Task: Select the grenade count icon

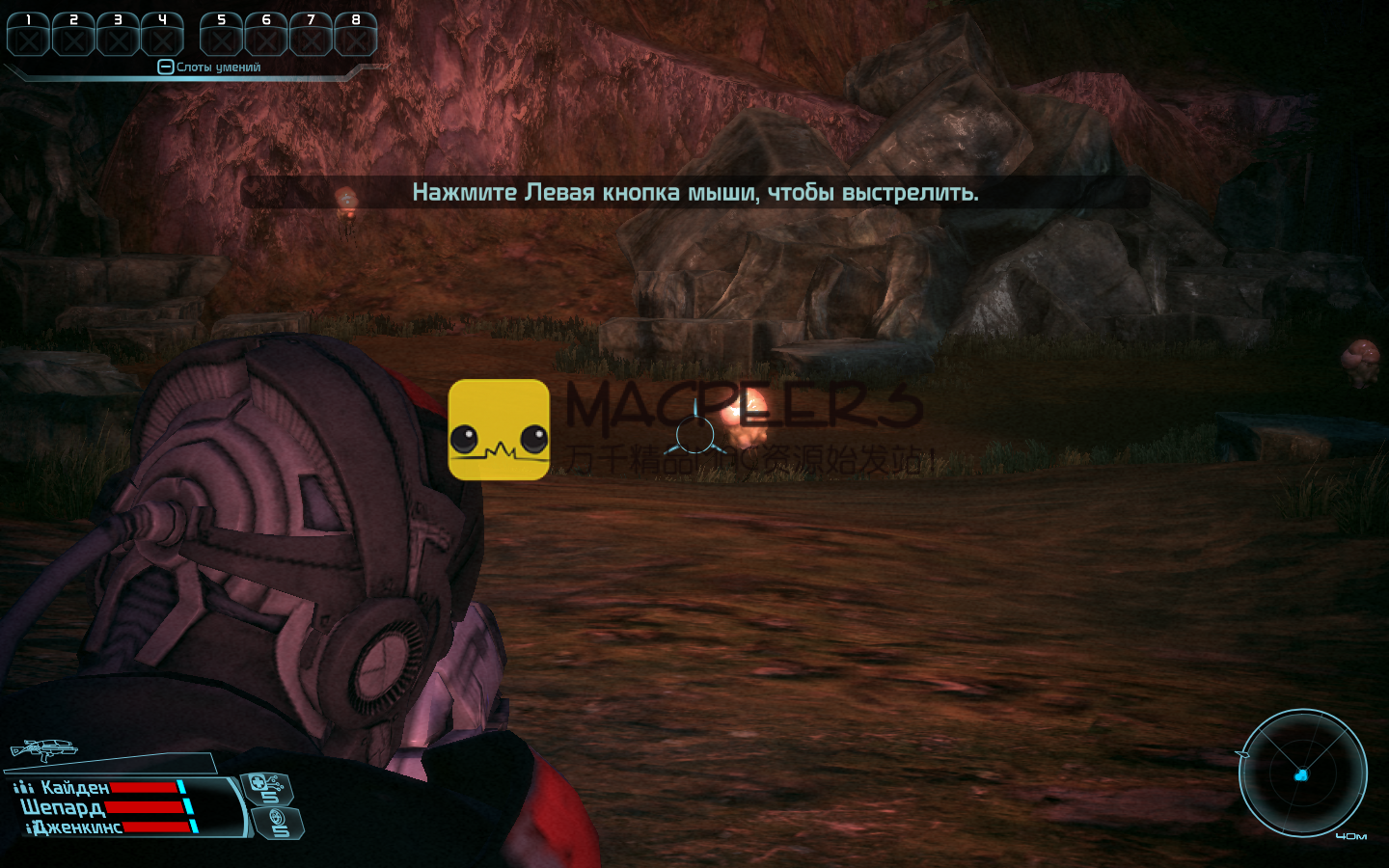Action: (x=279, y=823)
